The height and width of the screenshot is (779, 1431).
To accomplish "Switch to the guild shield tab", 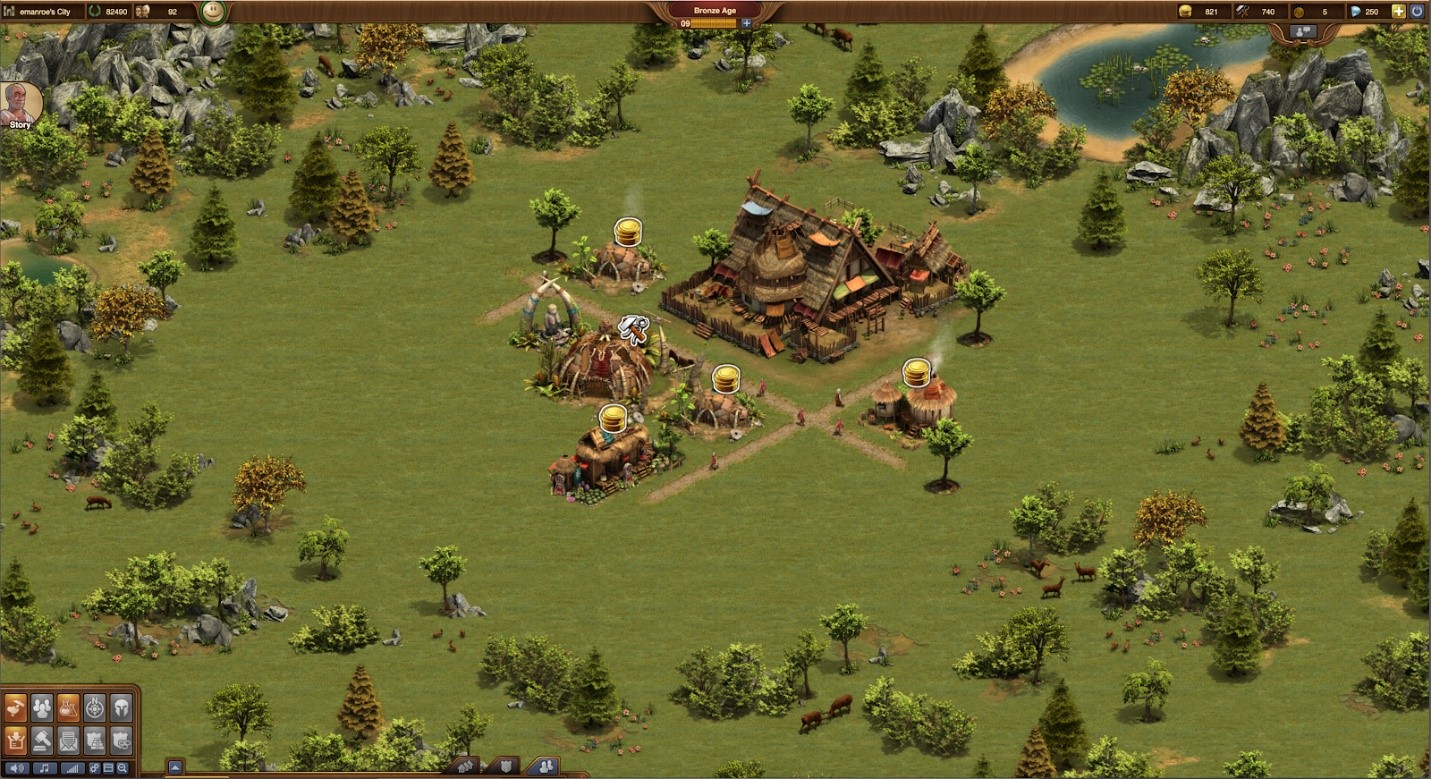I will point(504,767).
